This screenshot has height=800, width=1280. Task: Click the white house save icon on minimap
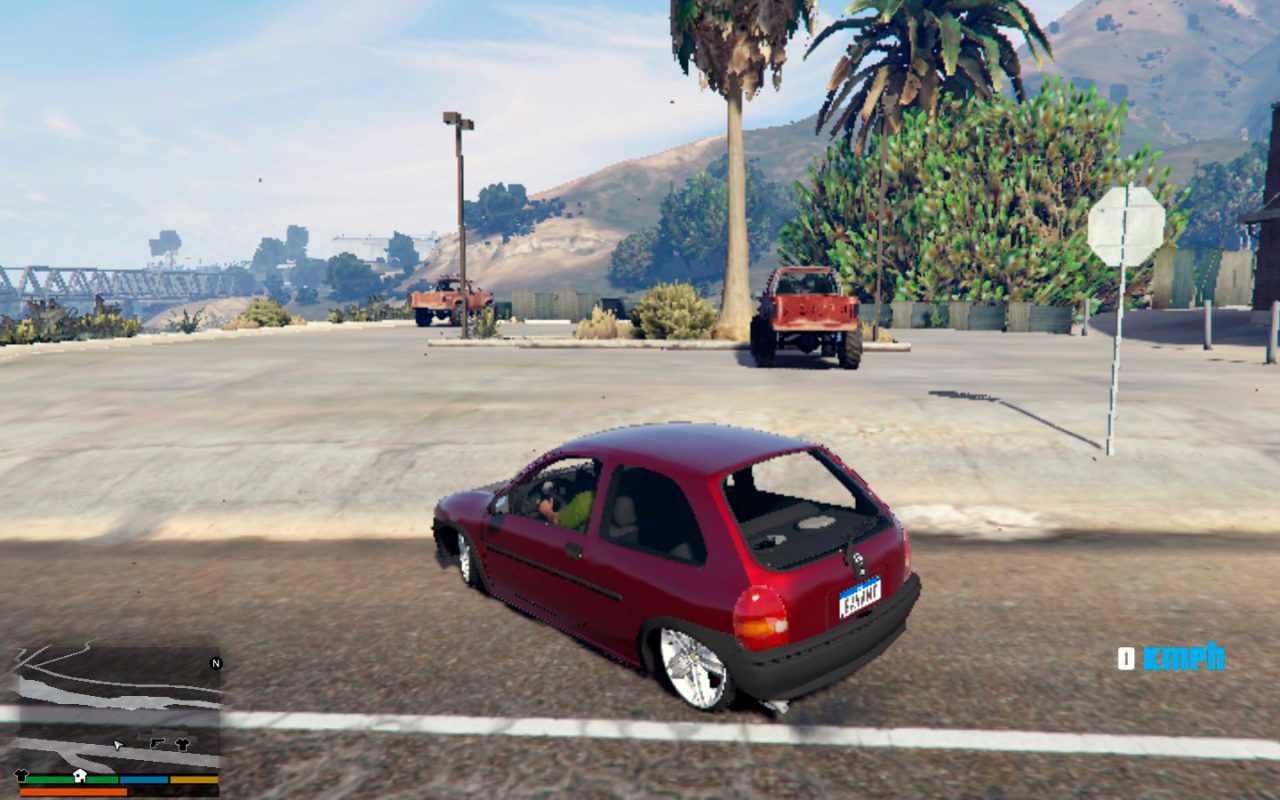point(80,776)
